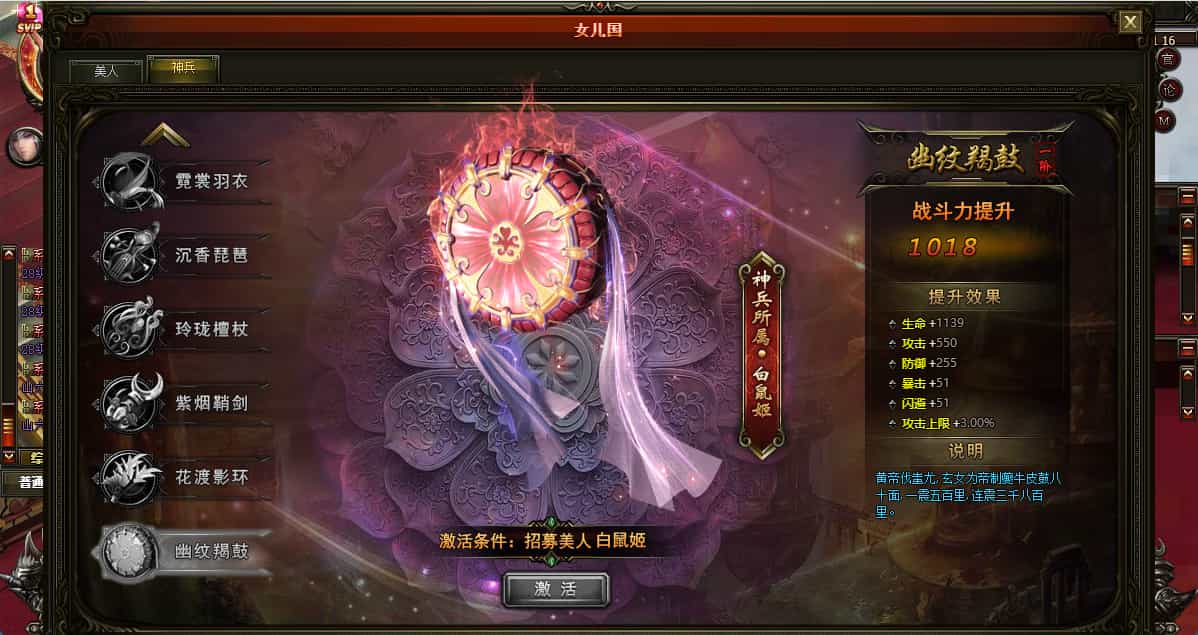
Task: Close the 女儿国 window
Action: coord(1130,22)
